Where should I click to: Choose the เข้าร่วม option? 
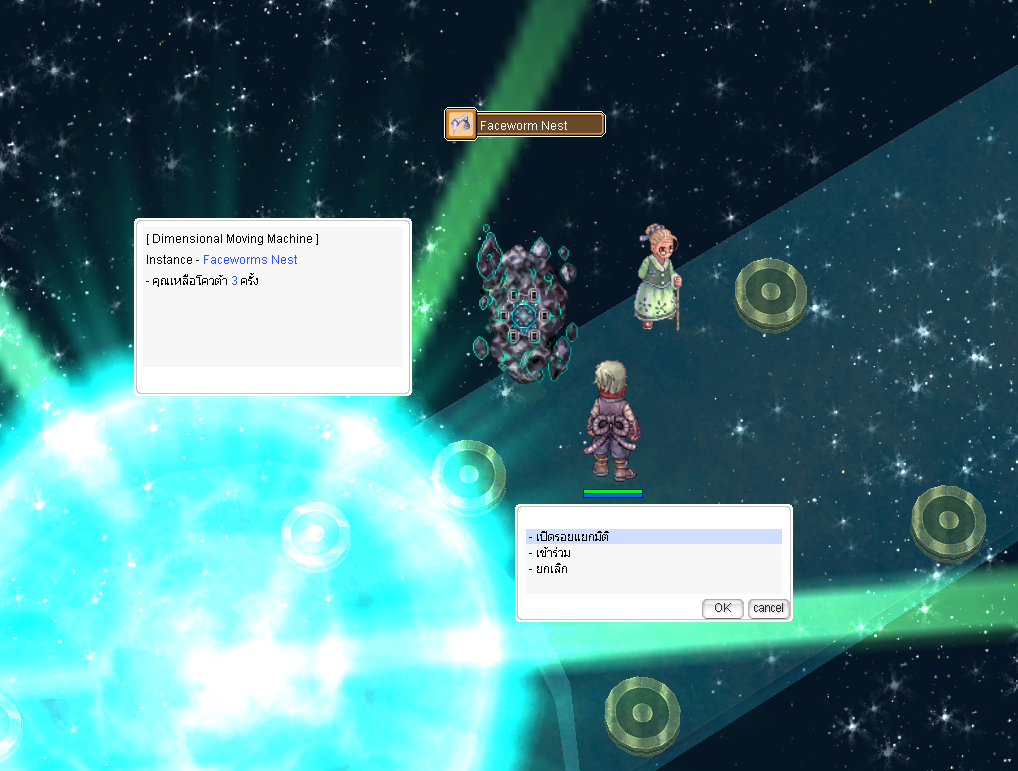tap(551, 553)
